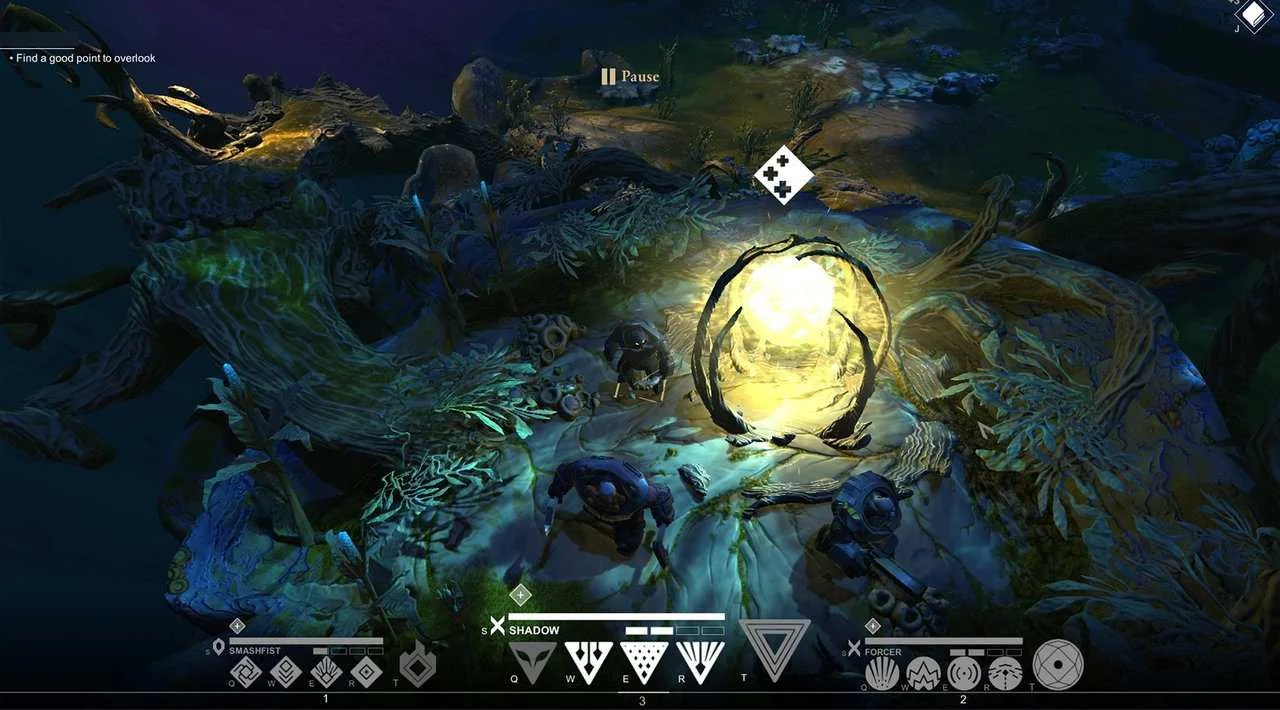
Task: Trigger Smashfist's burst diamond E ability
Action: pyautogui.click(x=327, y=672)
